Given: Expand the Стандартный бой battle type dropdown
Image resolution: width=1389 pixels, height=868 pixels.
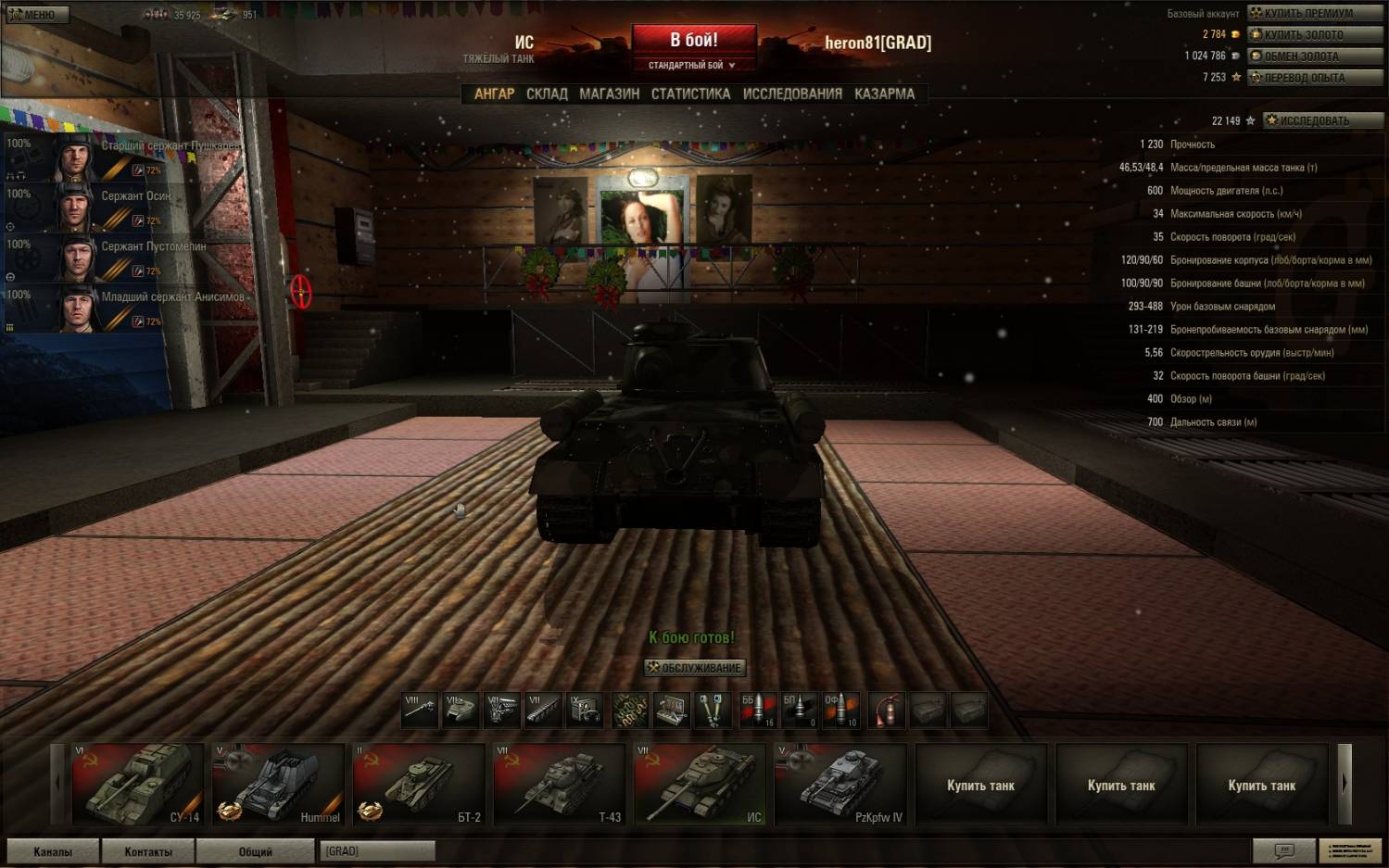Looking at the screenshot, I should point(693,66).
